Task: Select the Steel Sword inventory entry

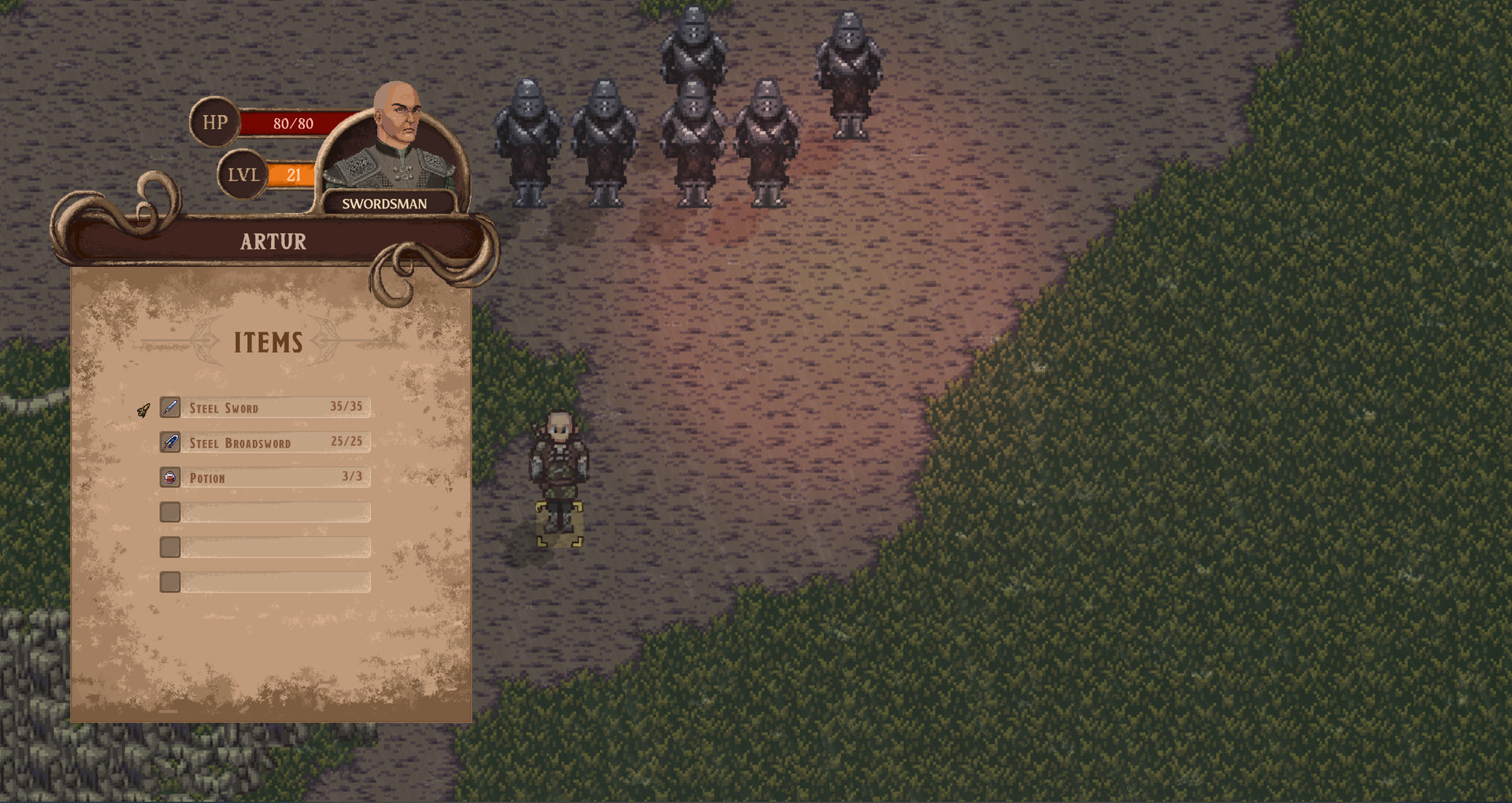Action: tap(268, 407)
